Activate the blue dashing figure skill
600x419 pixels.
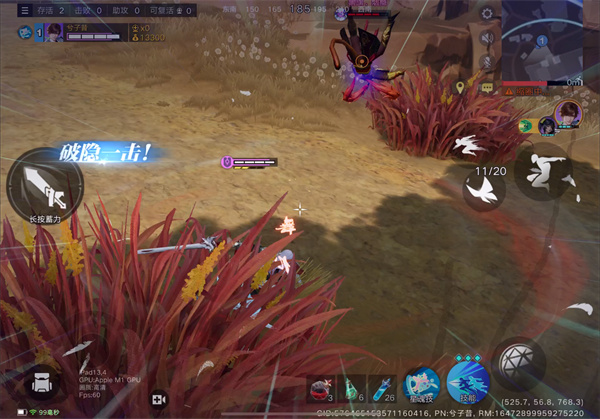468,382
